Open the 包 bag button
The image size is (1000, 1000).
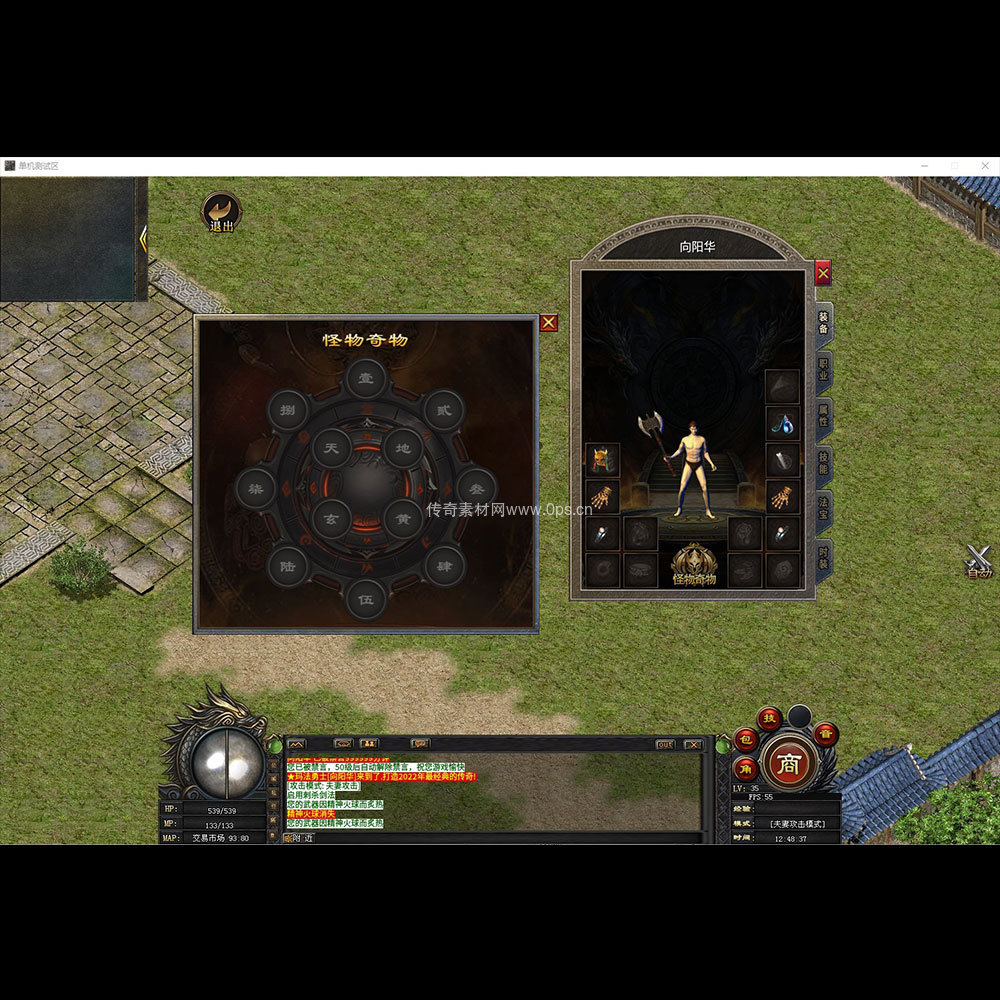point(746,739)
